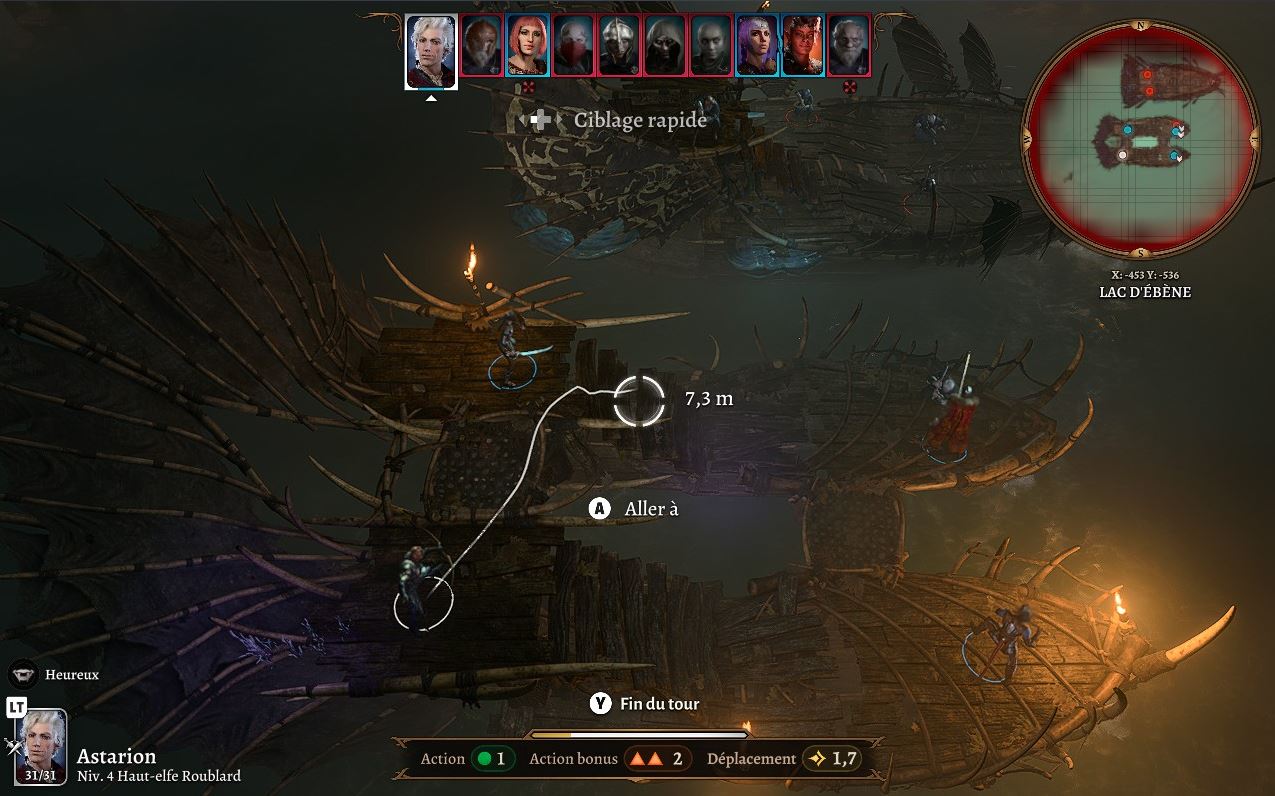Choose the bearded dwarf enemy's turn portrait
This screenshot has height=796, width=1275.
pos(481,45)
